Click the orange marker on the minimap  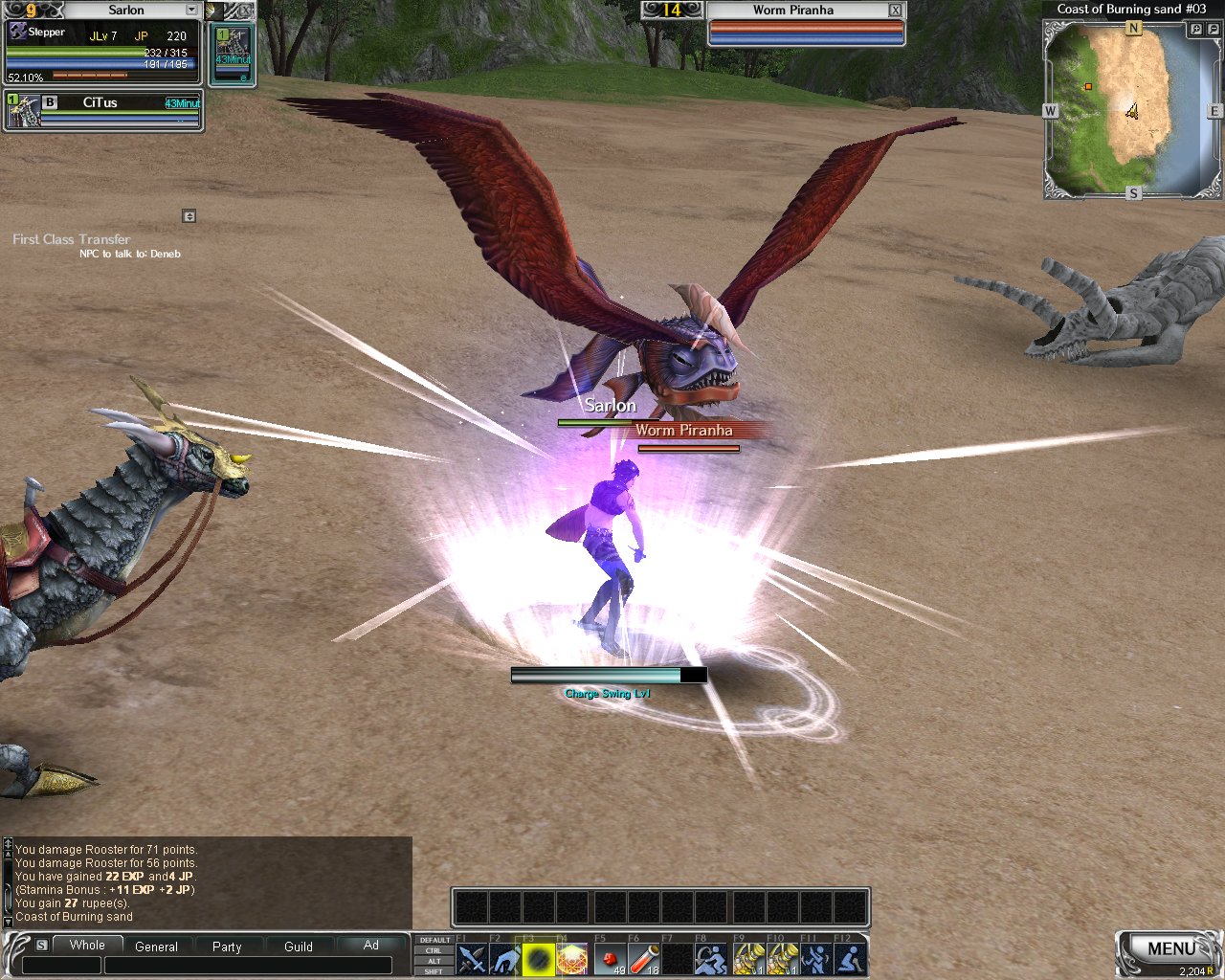pos(1088,87)
